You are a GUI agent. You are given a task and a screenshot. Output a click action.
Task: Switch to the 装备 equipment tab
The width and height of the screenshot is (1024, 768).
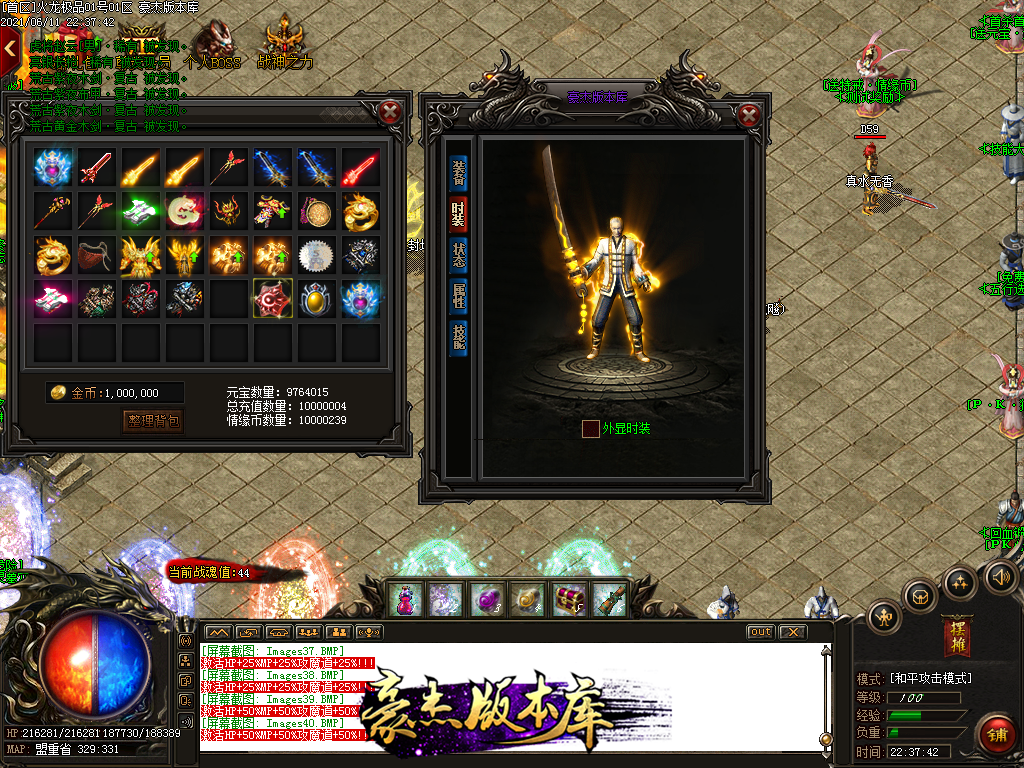click(x=458, y=172)
